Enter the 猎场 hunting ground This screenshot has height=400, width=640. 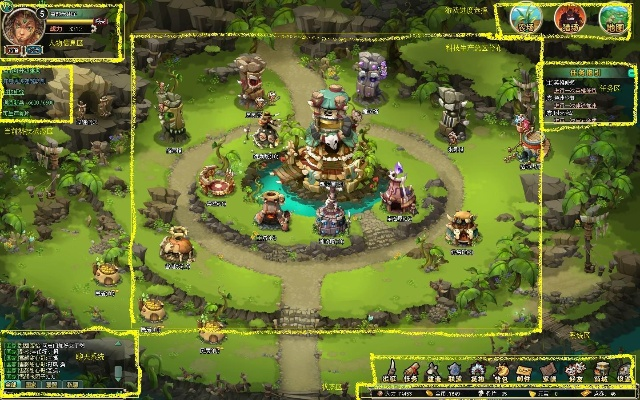[x=570, y=18]
